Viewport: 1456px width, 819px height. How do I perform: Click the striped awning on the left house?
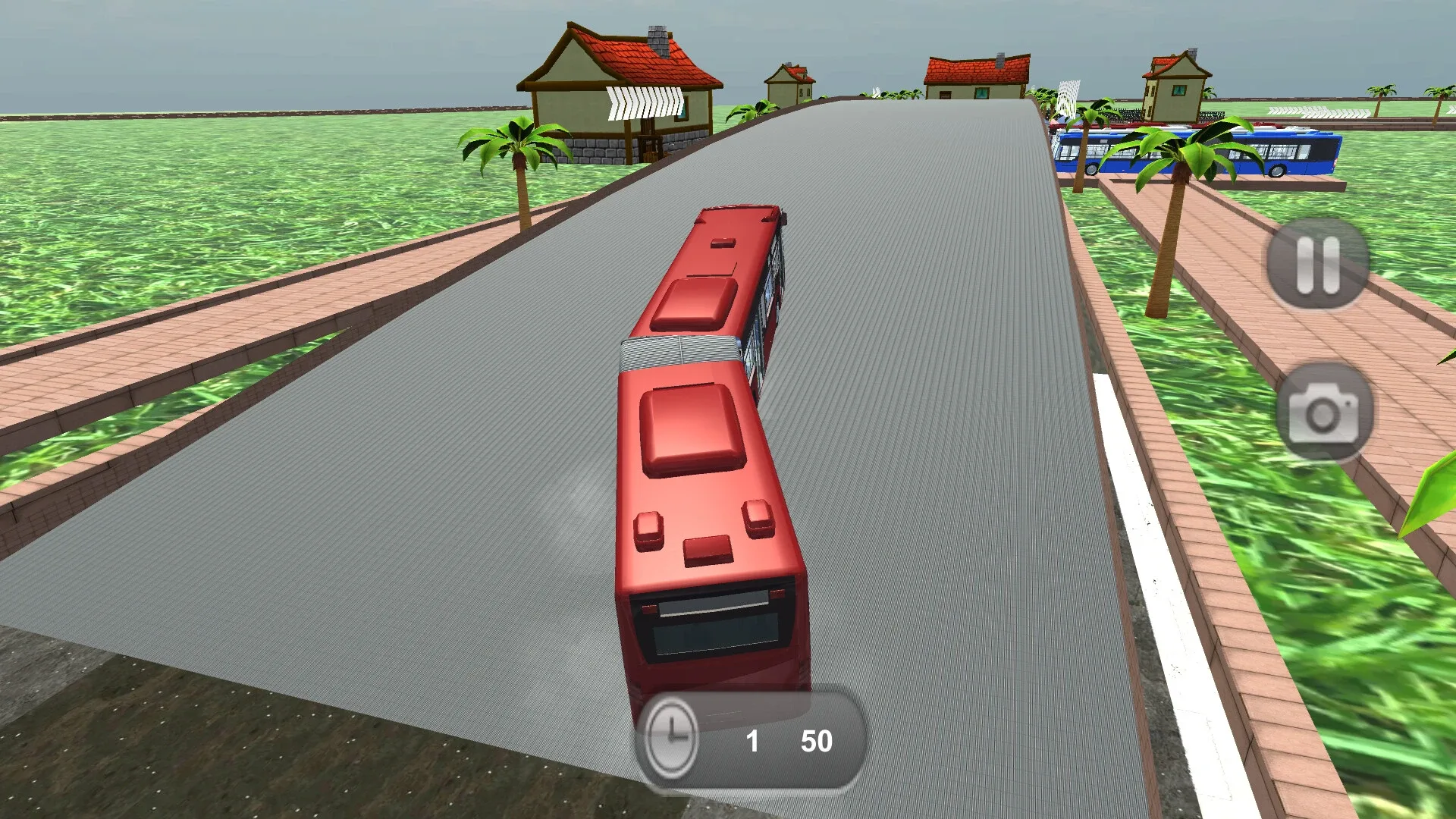pos(645,102)
